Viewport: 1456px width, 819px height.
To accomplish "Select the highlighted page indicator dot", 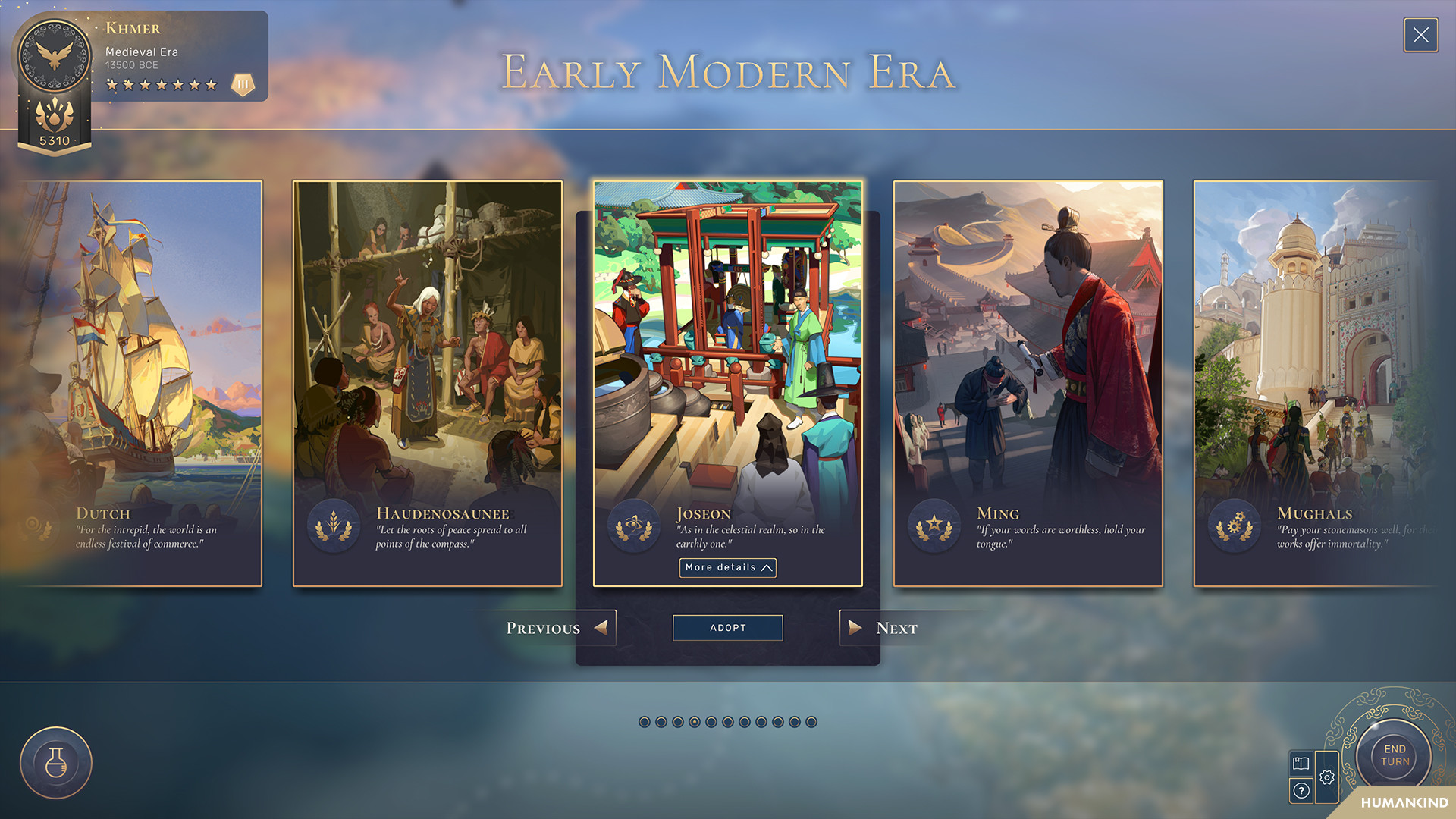I will tap(695, 722).
